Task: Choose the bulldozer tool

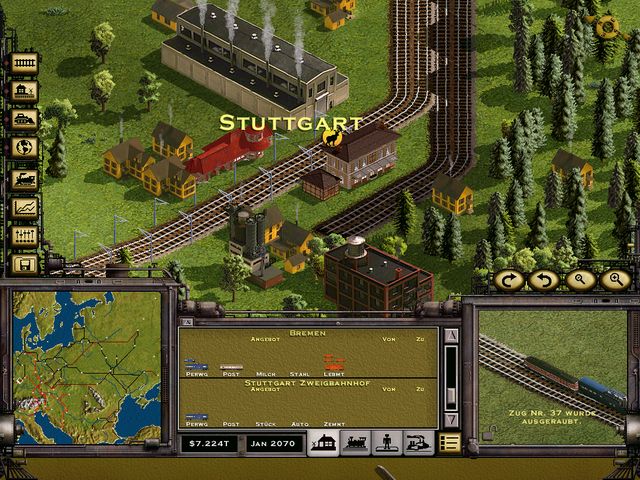Action: (24, 119)
